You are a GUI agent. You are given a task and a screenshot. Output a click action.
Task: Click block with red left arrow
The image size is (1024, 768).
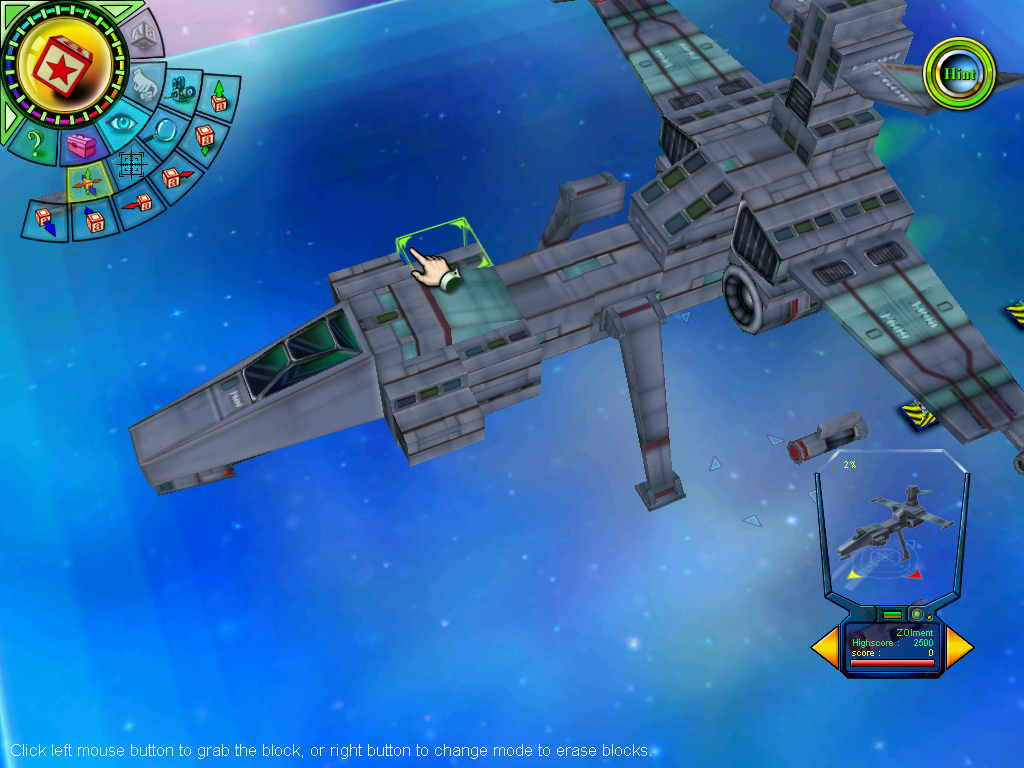point(139,203)
